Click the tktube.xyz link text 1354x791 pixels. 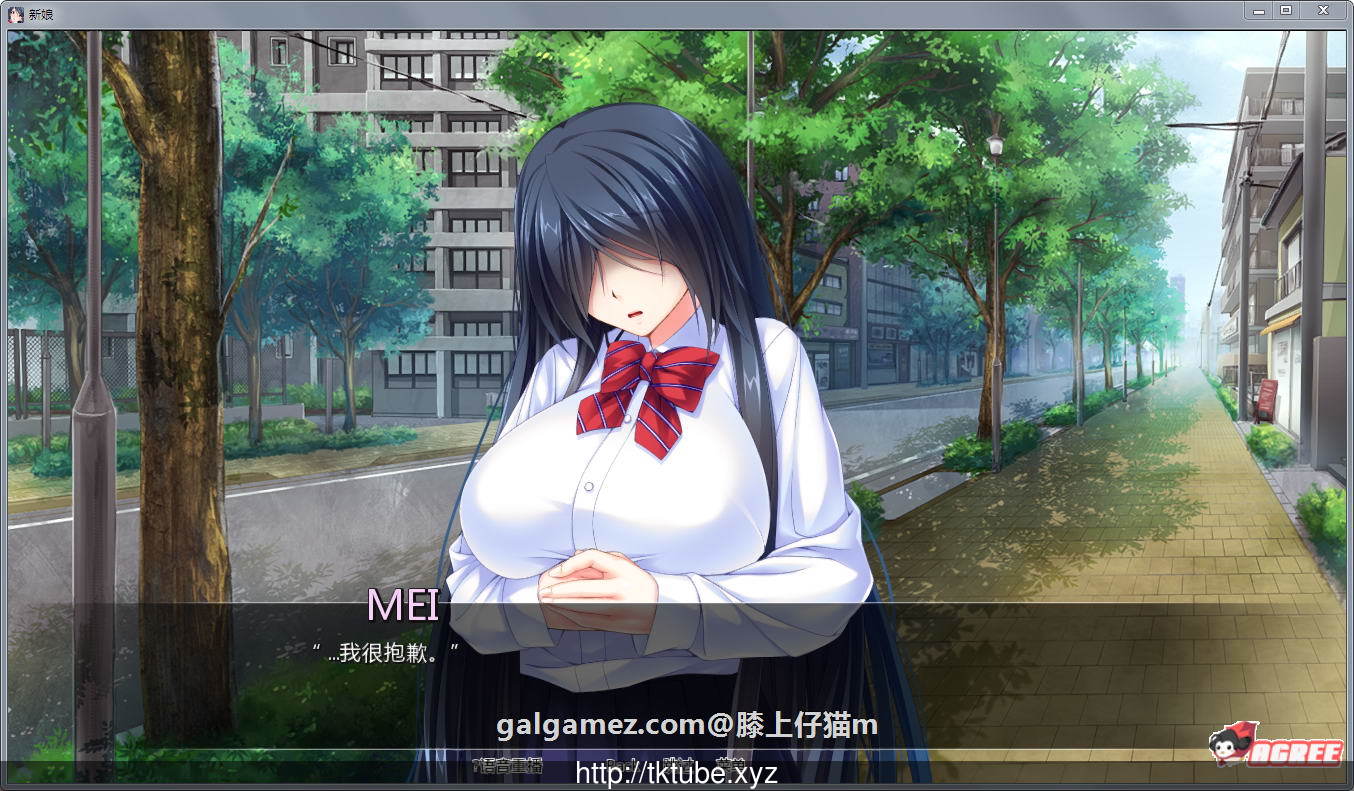click(x=678, y=772)
